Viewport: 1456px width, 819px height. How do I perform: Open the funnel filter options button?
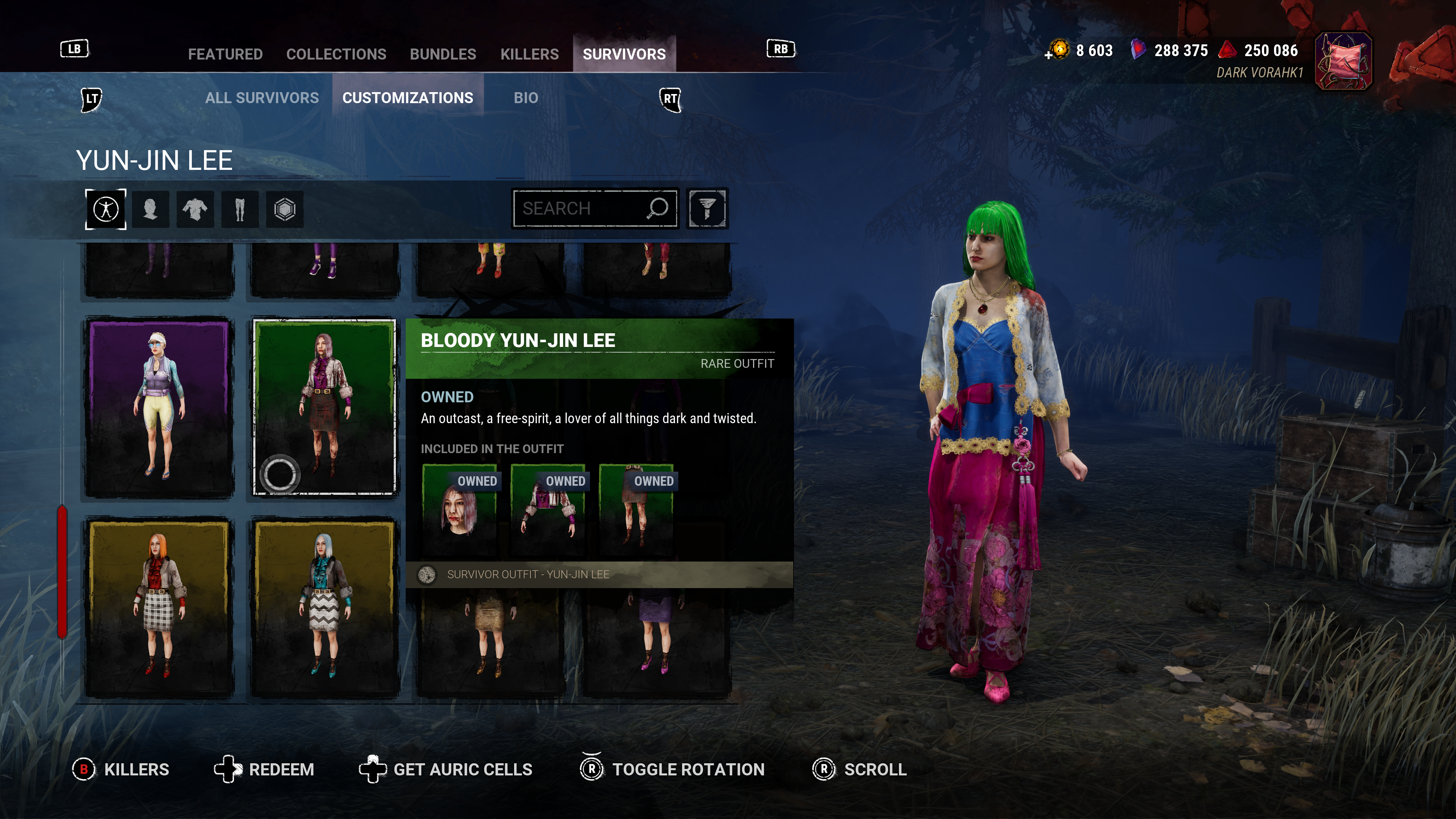707,209
